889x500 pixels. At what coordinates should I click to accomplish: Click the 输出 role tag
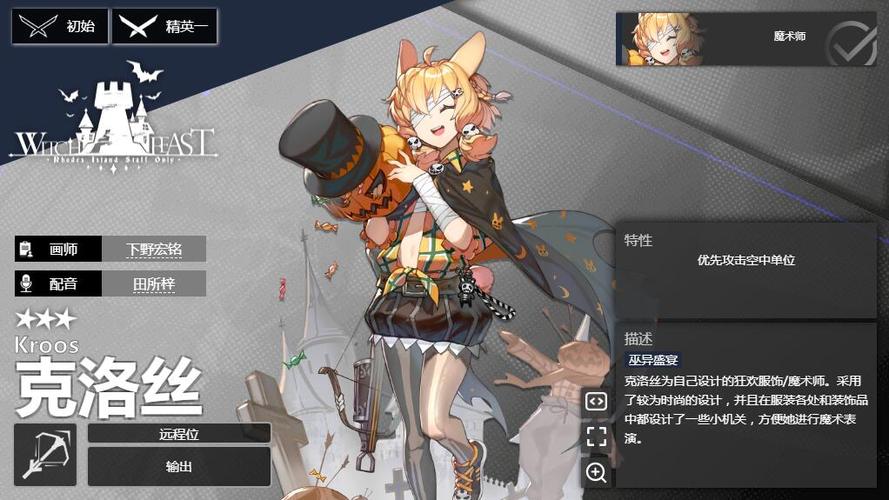pyautogui.click(x=179, y=466)
